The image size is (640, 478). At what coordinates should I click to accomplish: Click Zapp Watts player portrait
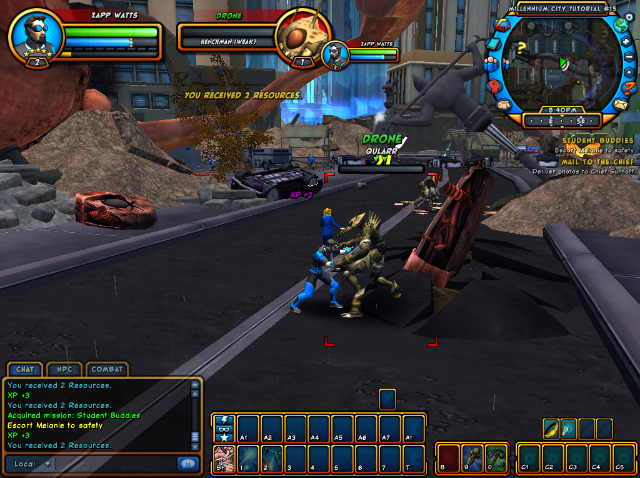[x=36, y=38]
